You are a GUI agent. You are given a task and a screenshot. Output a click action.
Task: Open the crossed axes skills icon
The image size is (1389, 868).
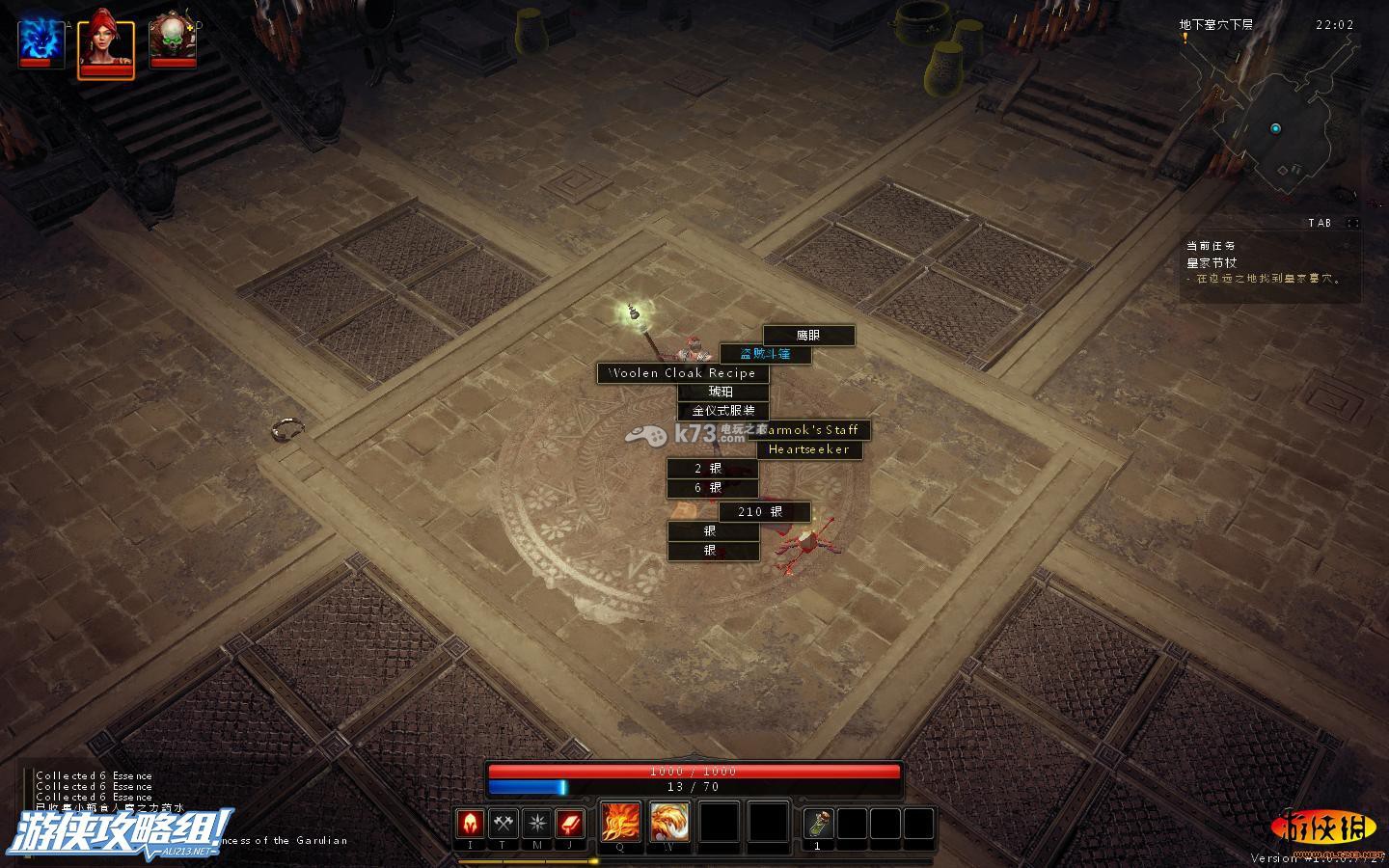tap(504, 824)
